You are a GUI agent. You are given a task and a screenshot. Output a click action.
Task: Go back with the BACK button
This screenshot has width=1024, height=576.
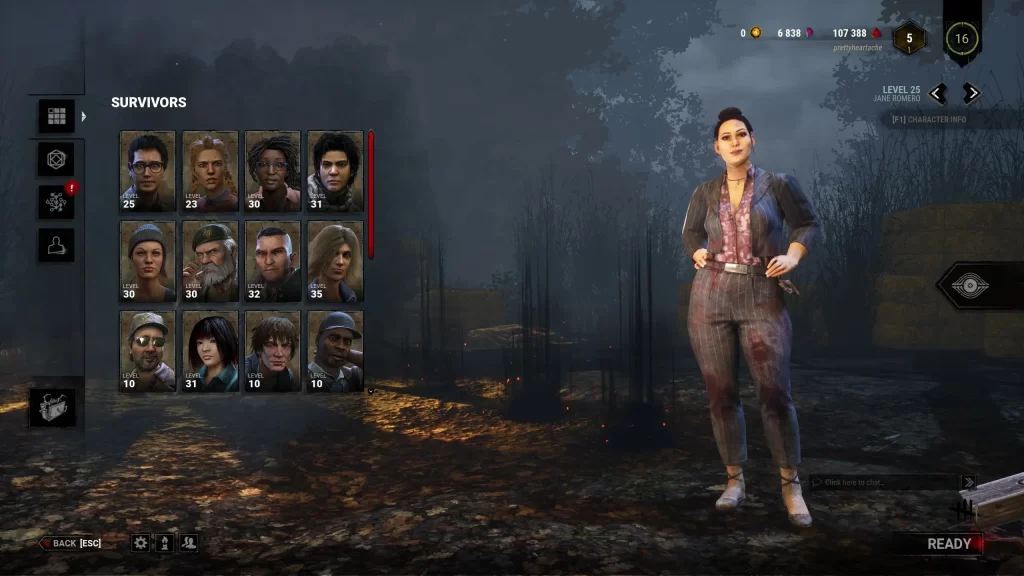[71, 543]
